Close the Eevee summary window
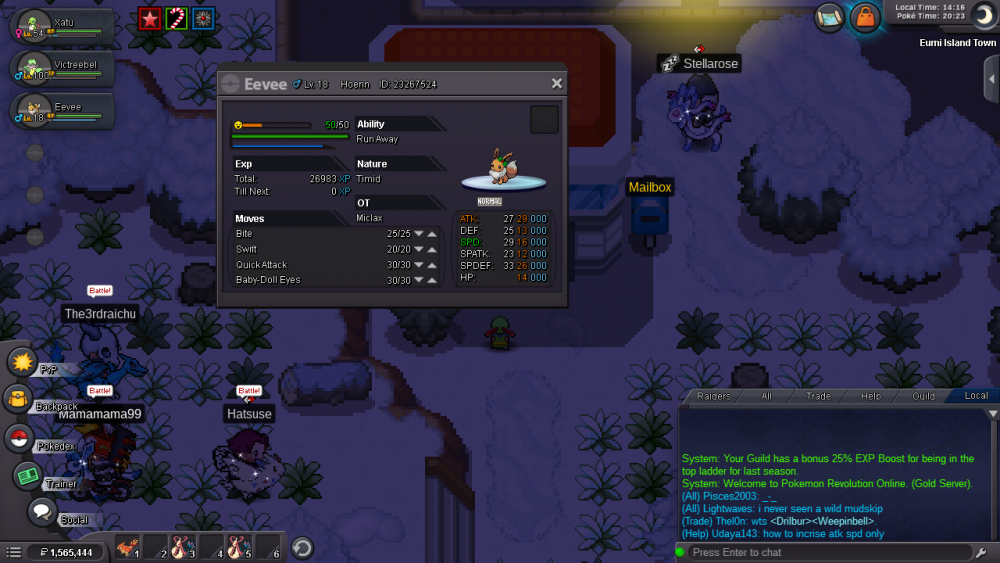Viewport: 1000px width, 563px height. pyautogui.click(x=557, y=84)
